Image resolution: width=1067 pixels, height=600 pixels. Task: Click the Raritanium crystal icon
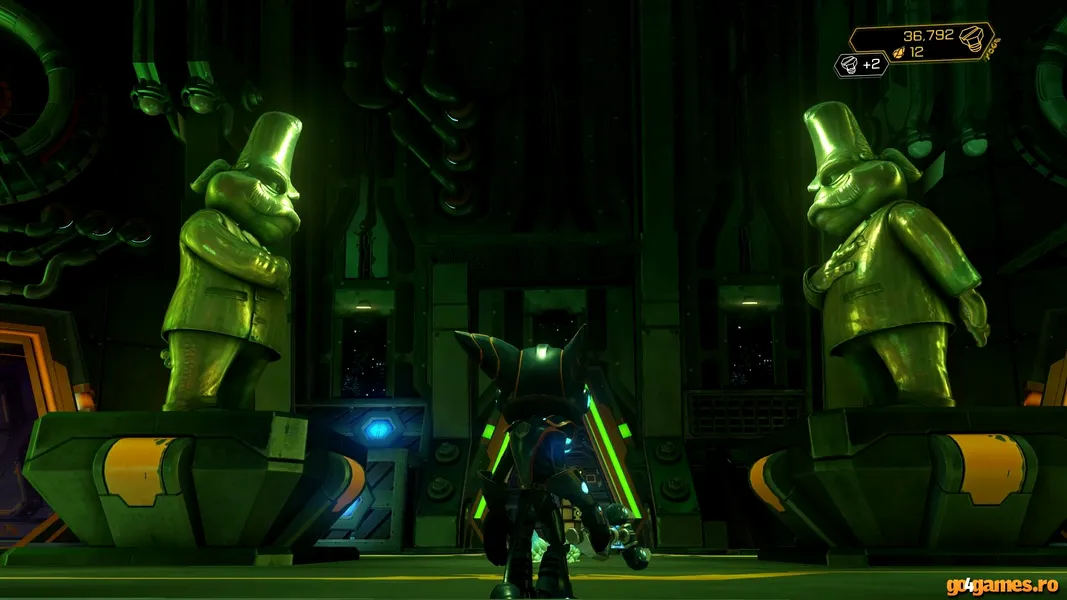898,53
